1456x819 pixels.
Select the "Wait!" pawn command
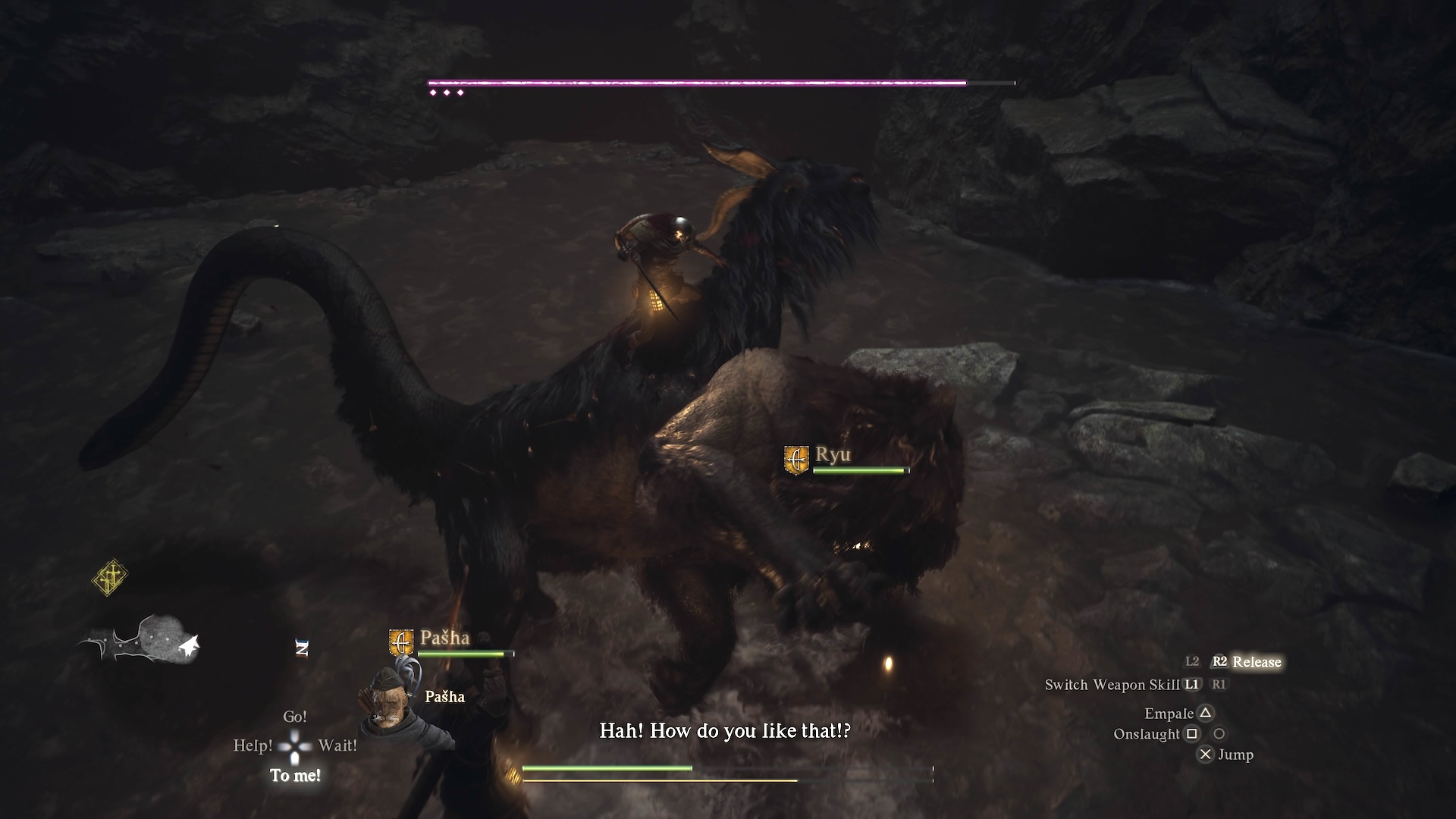pos(337,746)
